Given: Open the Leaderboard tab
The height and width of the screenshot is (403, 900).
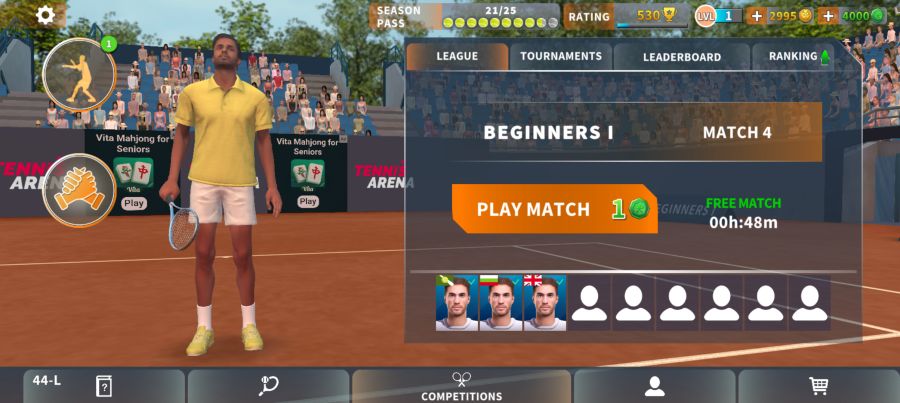Looking at the screenshot, I should point(681,57).
